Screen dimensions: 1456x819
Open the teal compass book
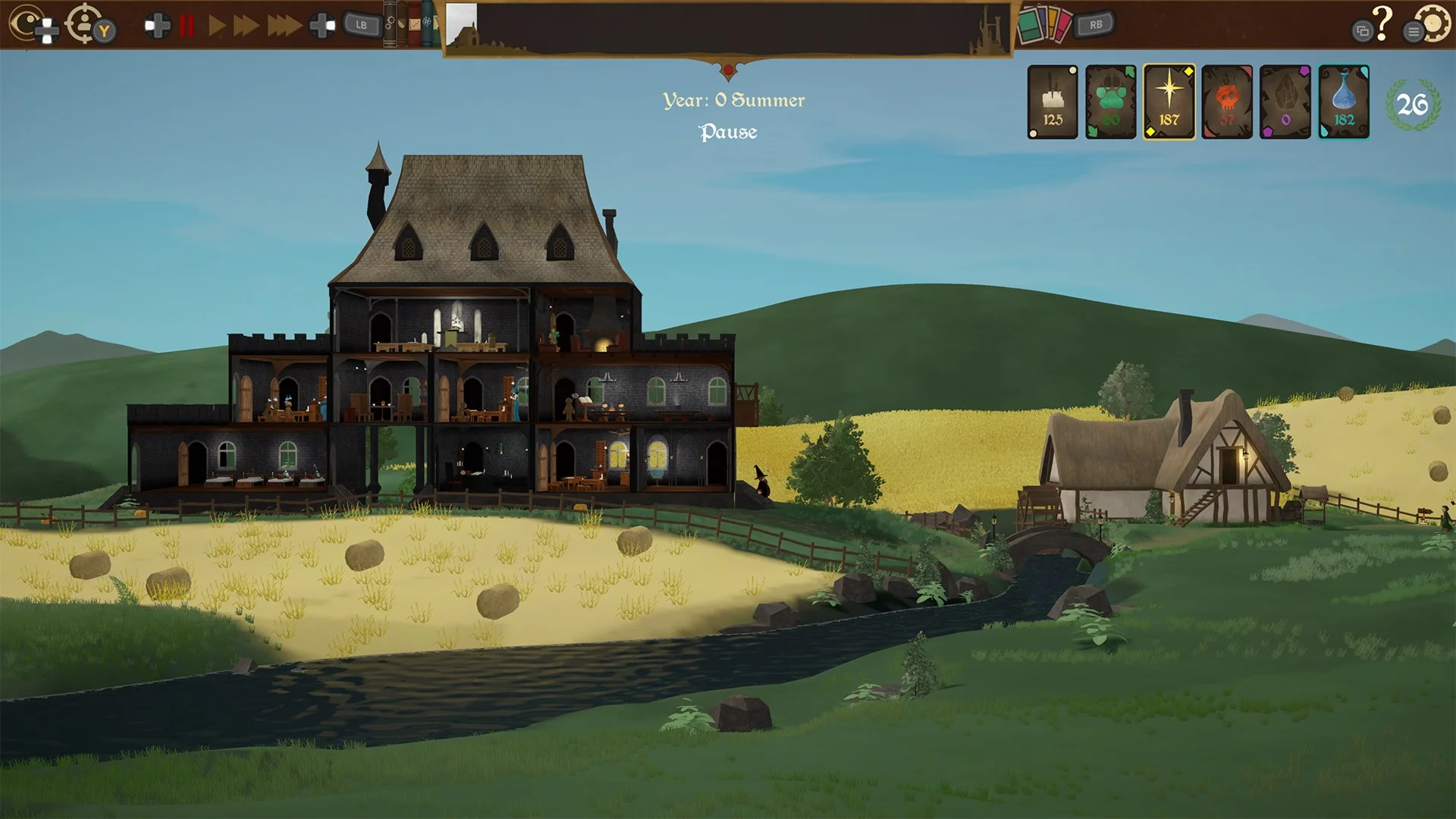428,24
